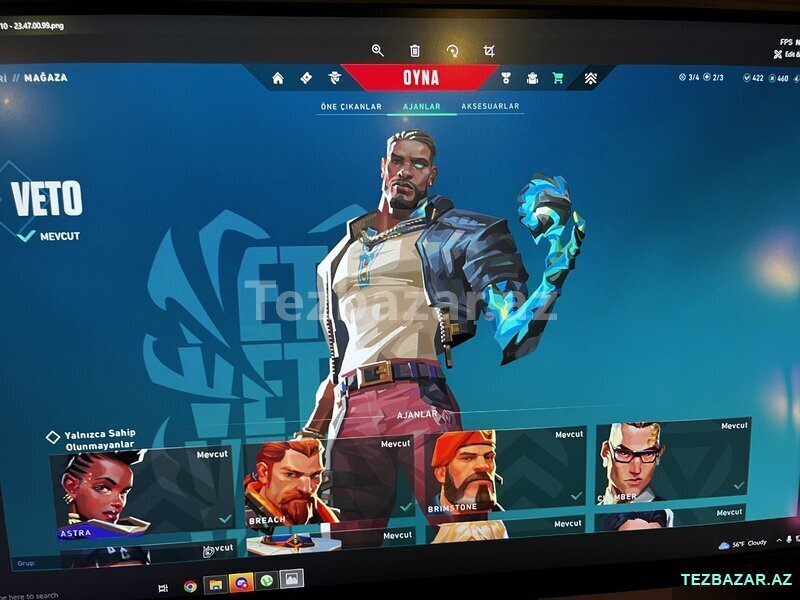Open the battle pass icon beside the home icon

pyautogui.click(x=306, y=78)
